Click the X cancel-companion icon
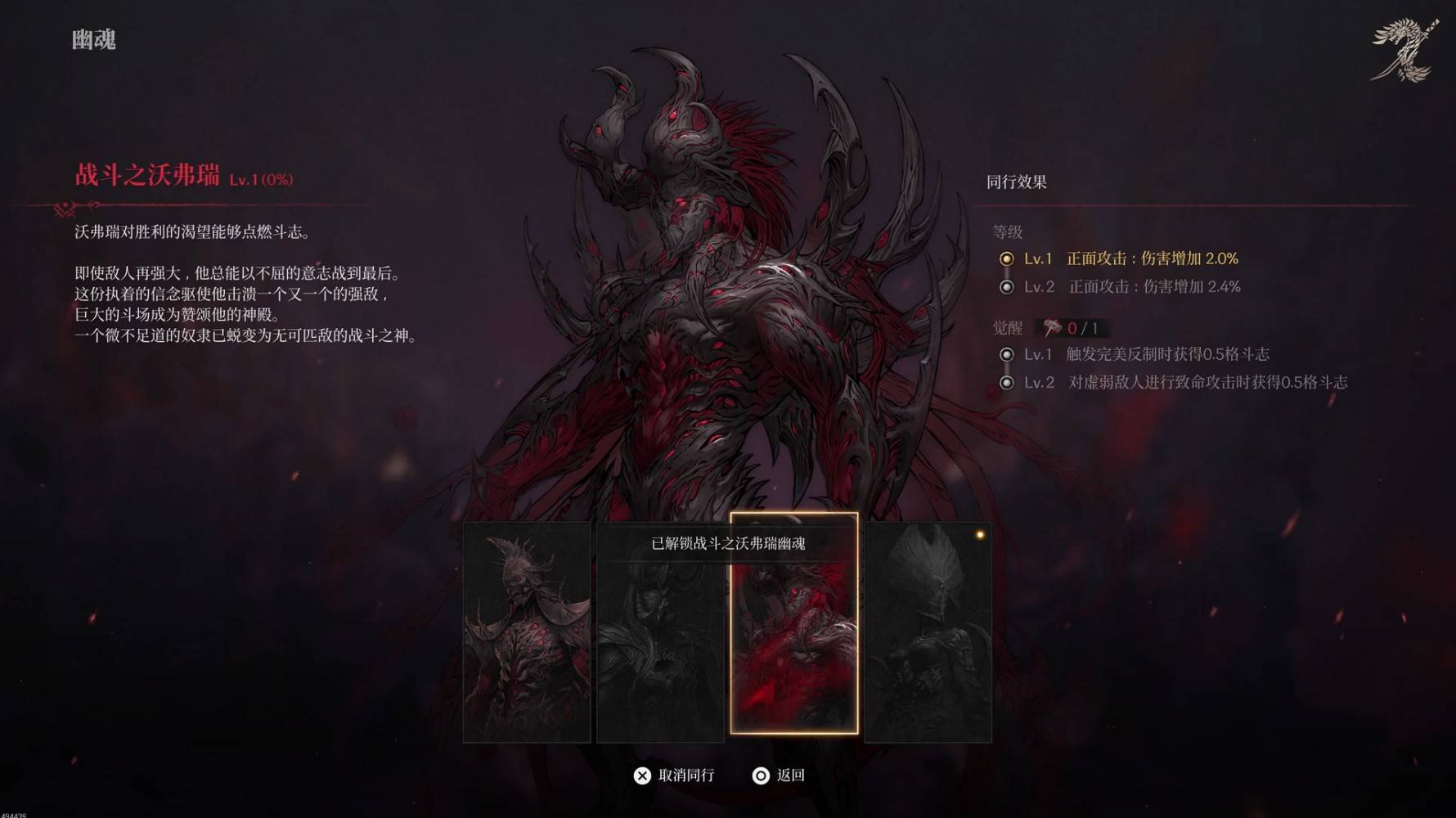Screen dimensions: 1456x818 [642, 775]
